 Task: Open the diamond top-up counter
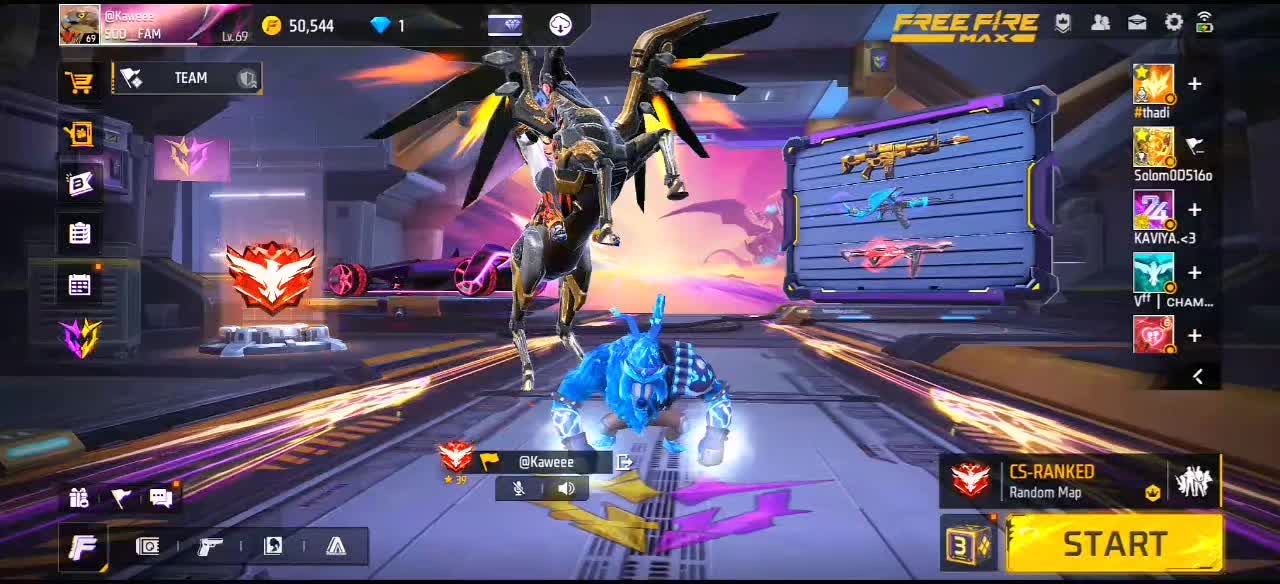pyautogui.click(x=388, y=26)
